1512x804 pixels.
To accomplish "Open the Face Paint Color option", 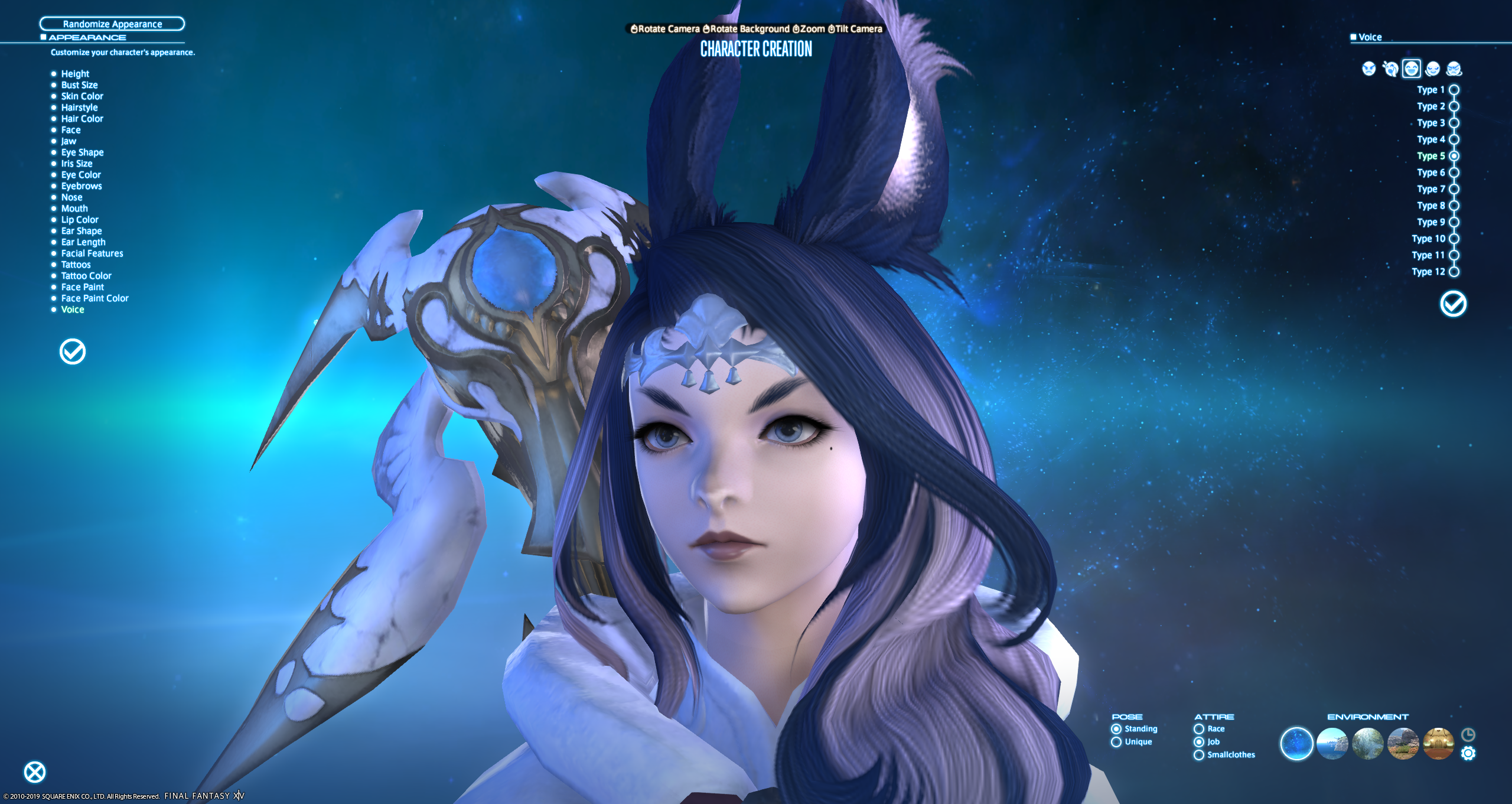I will [94, 298].
